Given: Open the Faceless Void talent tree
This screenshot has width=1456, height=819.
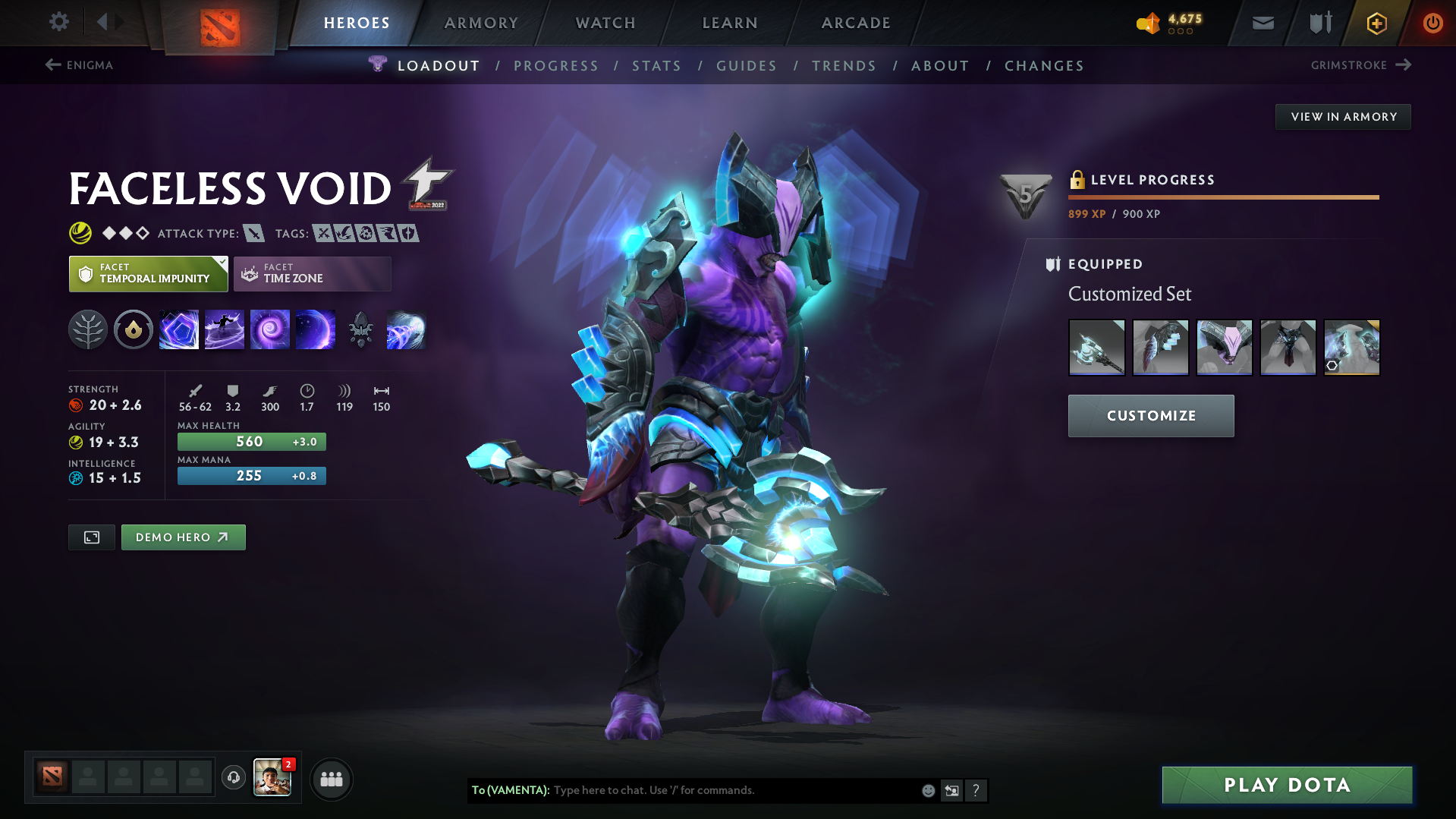Looking at the screenshot, I should [88, 329].
